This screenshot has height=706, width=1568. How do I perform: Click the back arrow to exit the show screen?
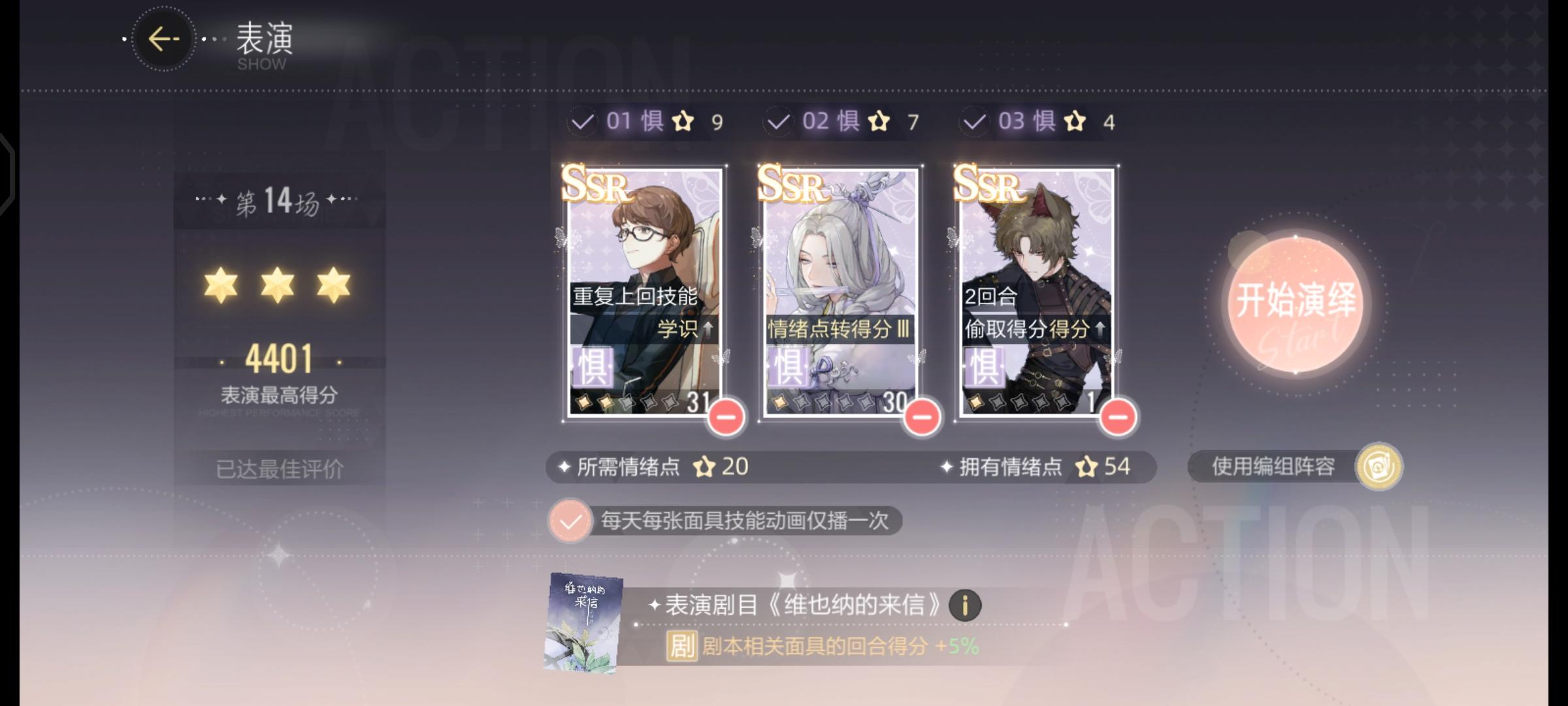click(163, 38)
